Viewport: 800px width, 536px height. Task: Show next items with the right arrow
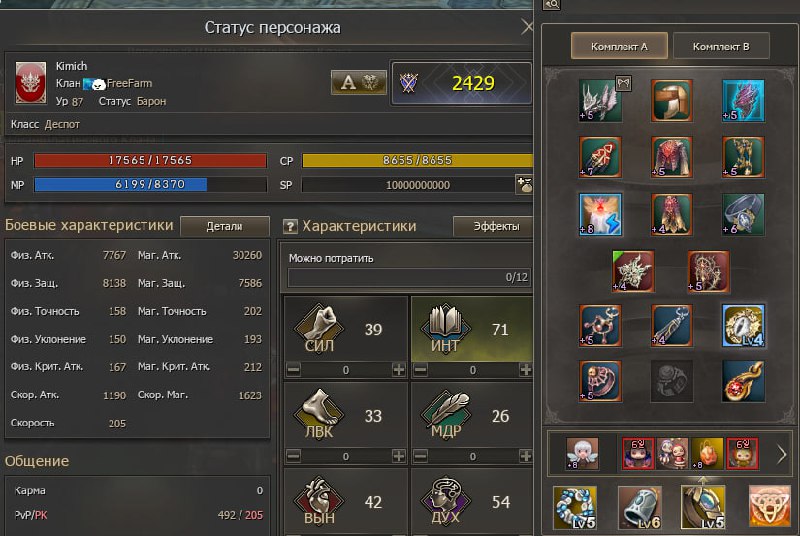tap(781, 455)
